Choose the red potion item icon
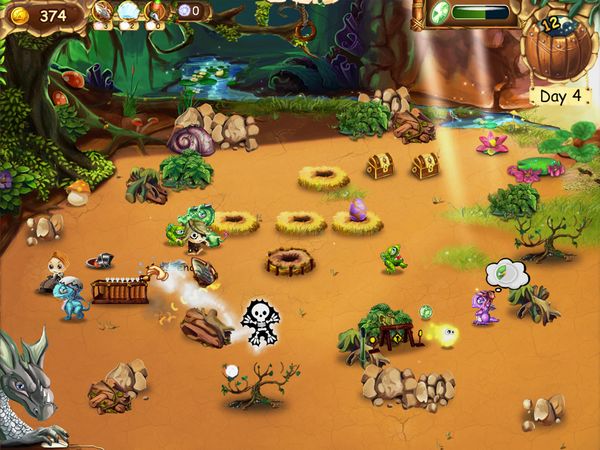Viewport: 600px width, 450px height. coord(154,11)
